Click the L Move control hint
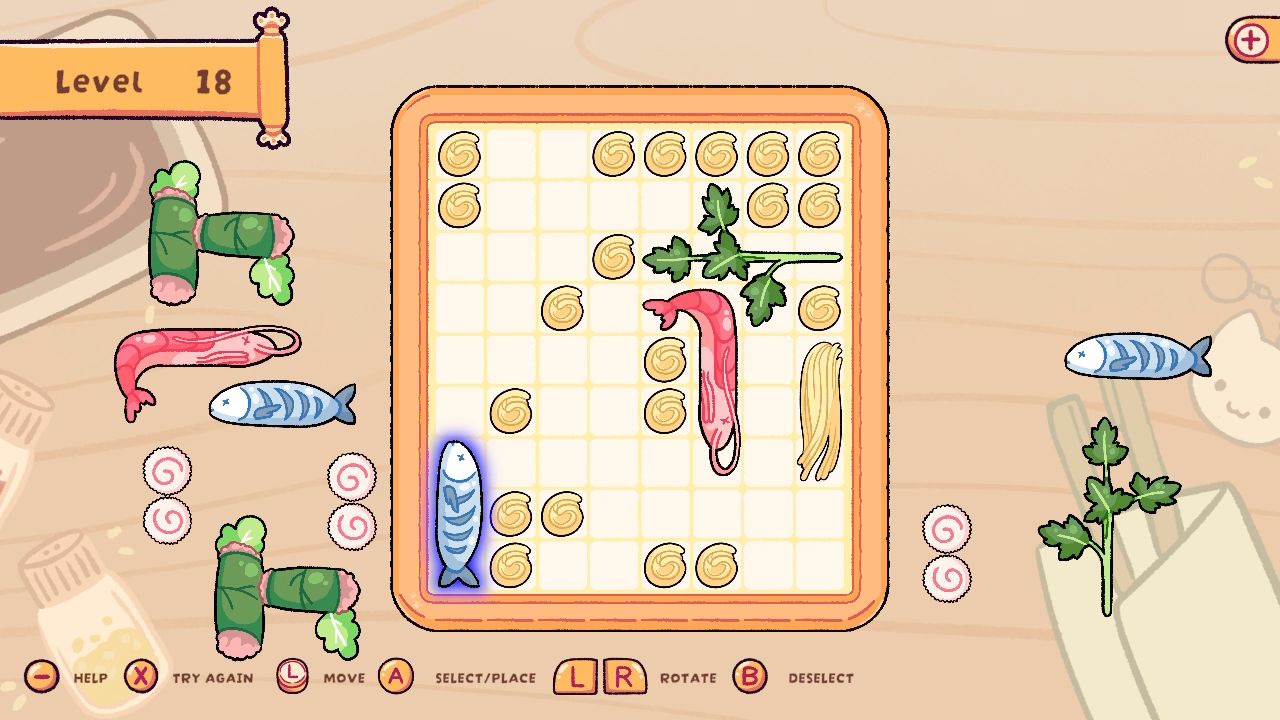Viewport: 1280px width, 720px height. click(294, 677)
